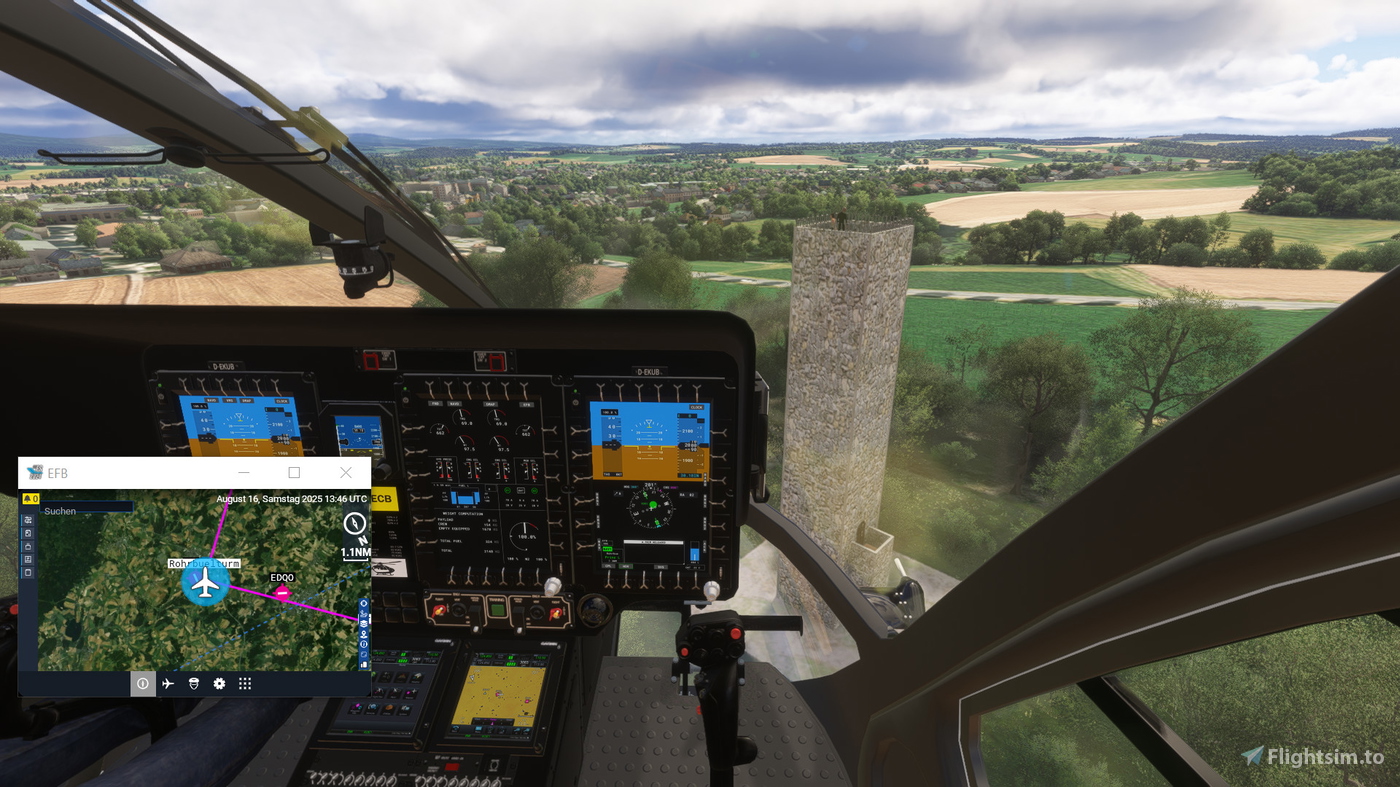Click the Rohrbuelturm label on the map
The image size is (1400, 787).
[204, 563]
